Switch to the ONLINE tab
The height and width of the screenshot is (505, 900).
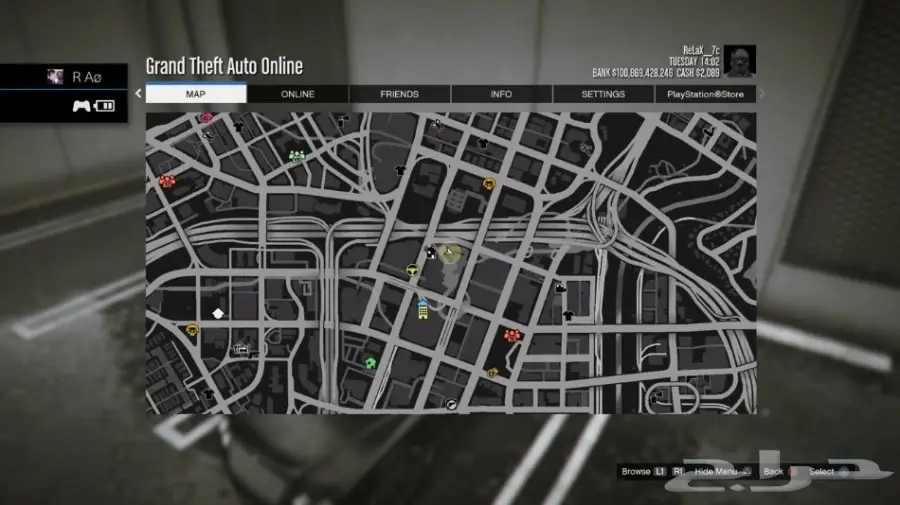[297, 94]
